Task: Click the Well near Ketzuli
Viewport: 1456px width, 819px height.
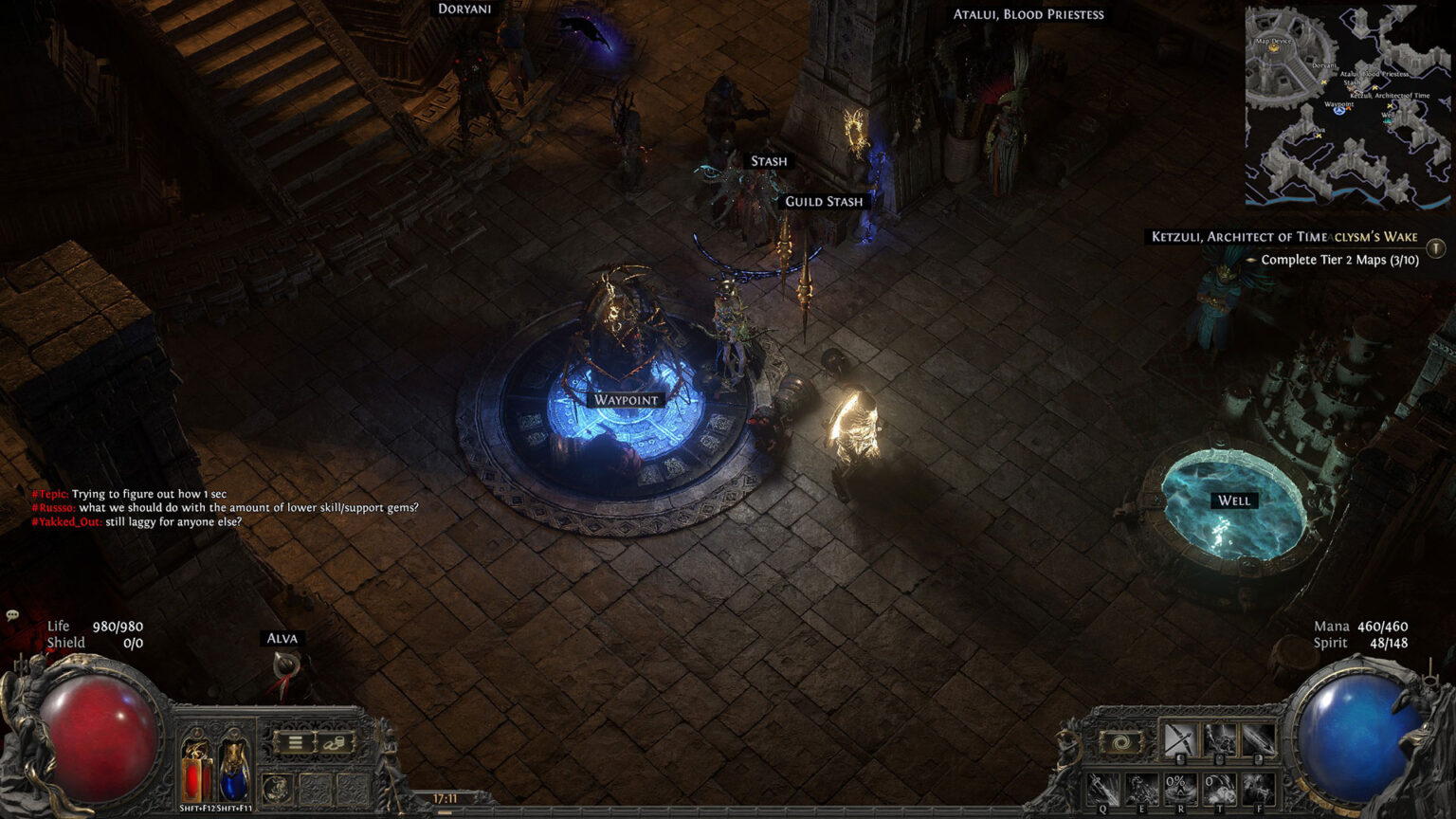Action: 1231,500
